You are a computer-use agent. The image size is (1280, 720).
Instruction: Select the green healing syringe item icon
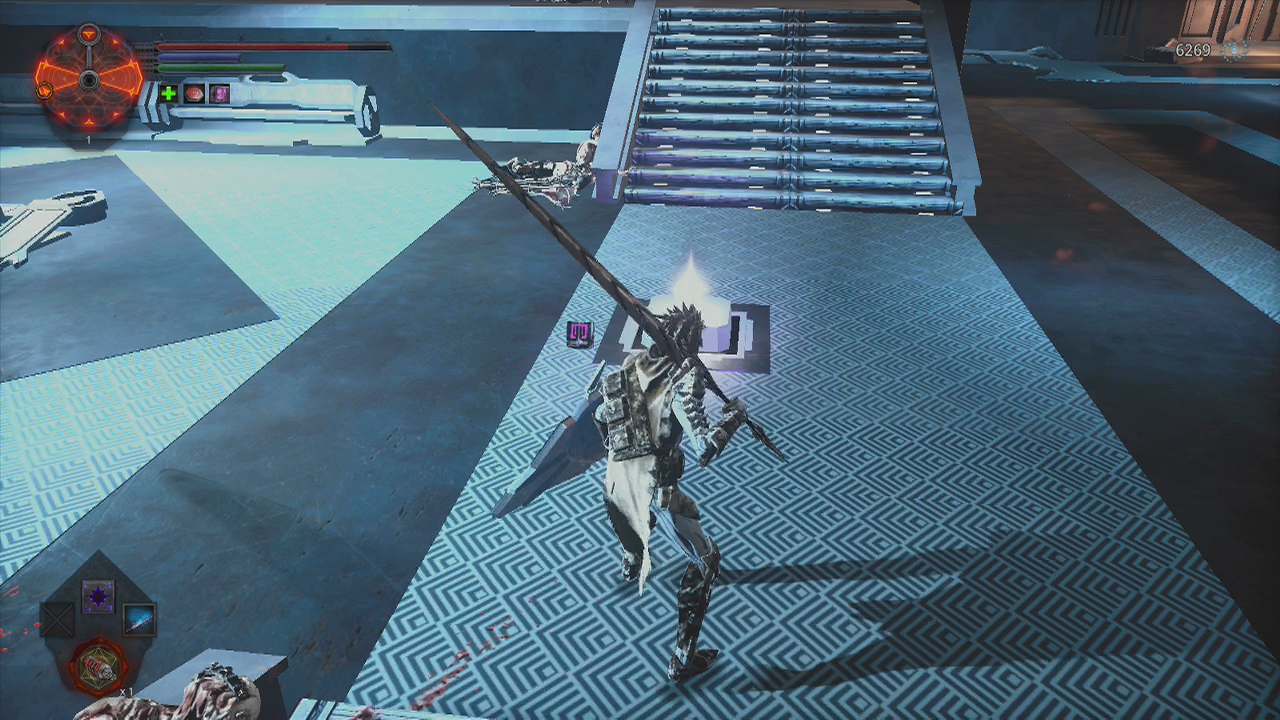coord(168,93)
